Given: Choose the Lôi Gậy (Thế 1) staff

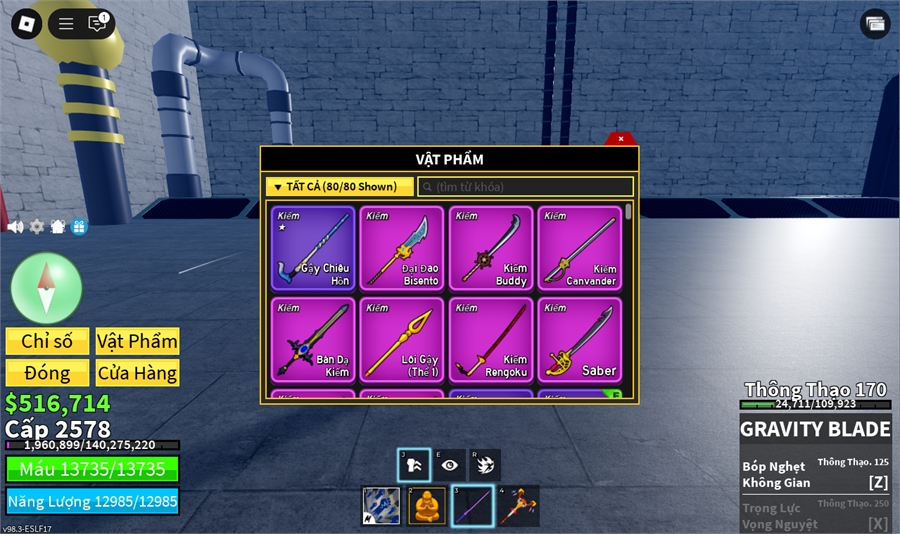Looking at the screenshot, I should click(402, 339).
